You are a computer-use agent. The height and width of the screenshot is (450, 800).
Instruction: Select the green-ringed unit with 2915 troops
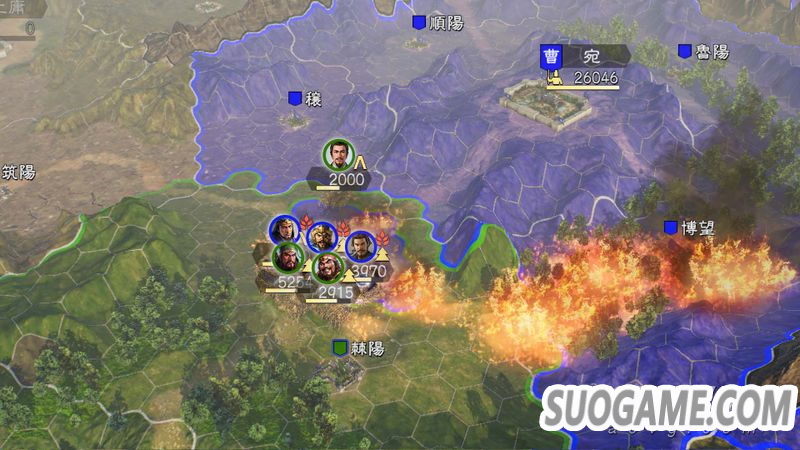click(326, 269)
